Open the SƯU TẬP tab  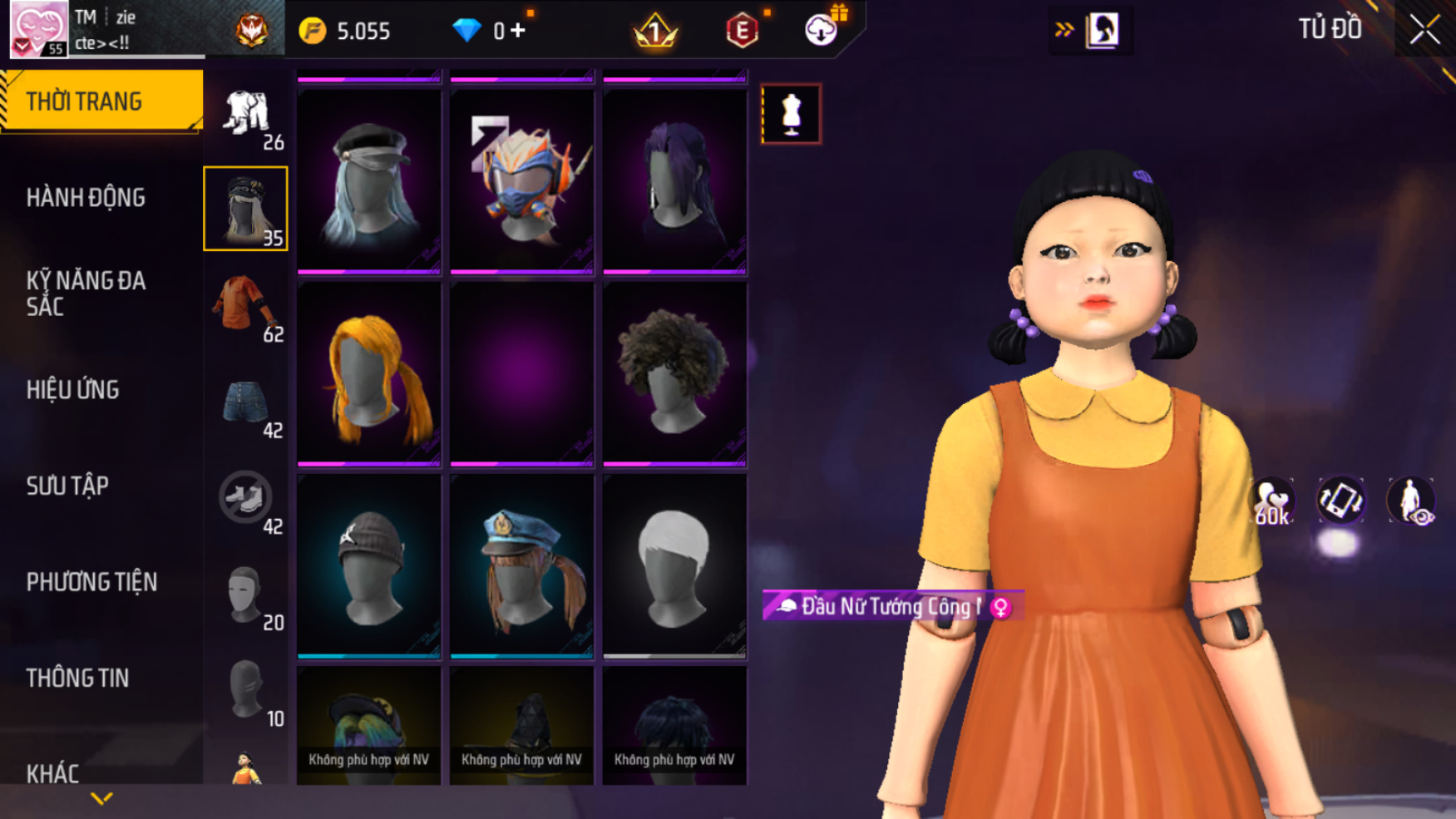click(67, 486)
